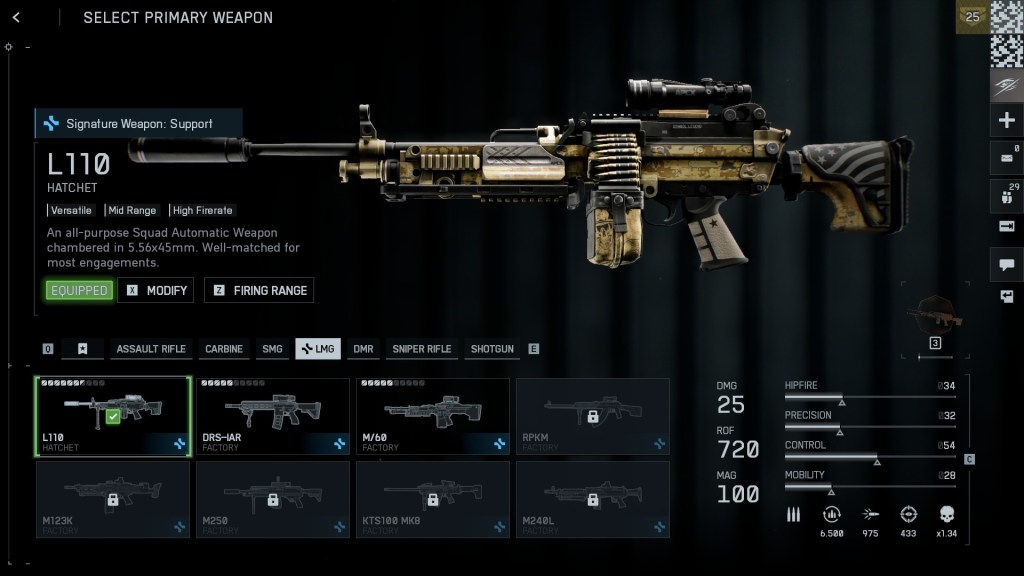Select the LMG category tab
Viewport: 1024px width, 576px height.
[x=318, y=349]
